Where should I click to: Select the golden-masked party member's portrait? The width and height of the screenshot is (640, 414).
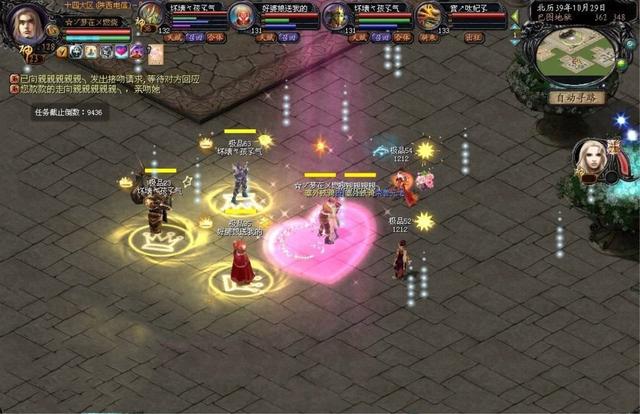337,15
